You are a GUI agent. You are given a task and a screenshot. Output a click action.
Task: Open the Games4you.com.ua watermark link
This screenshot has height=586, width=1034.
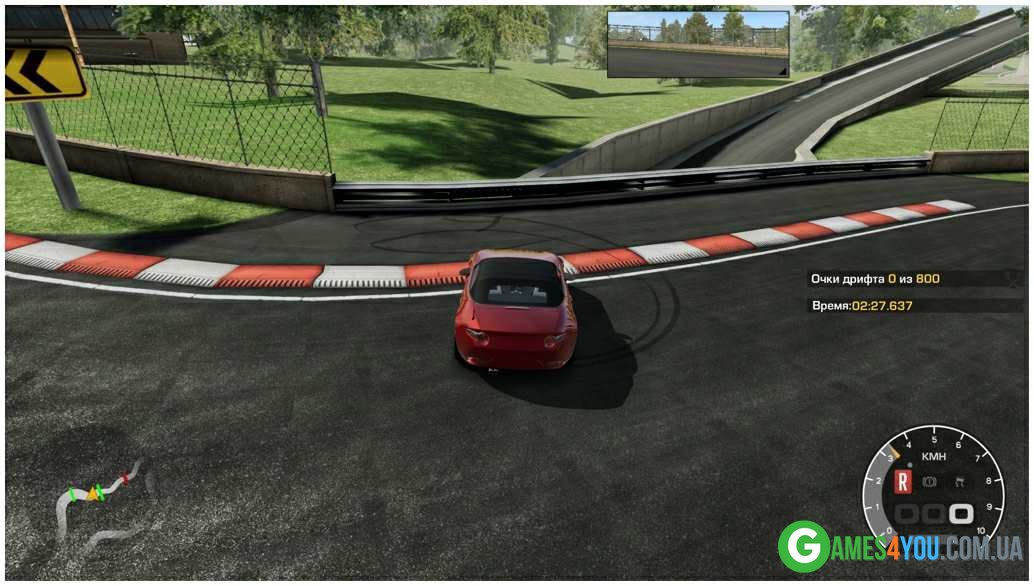[x=900, y=547]
